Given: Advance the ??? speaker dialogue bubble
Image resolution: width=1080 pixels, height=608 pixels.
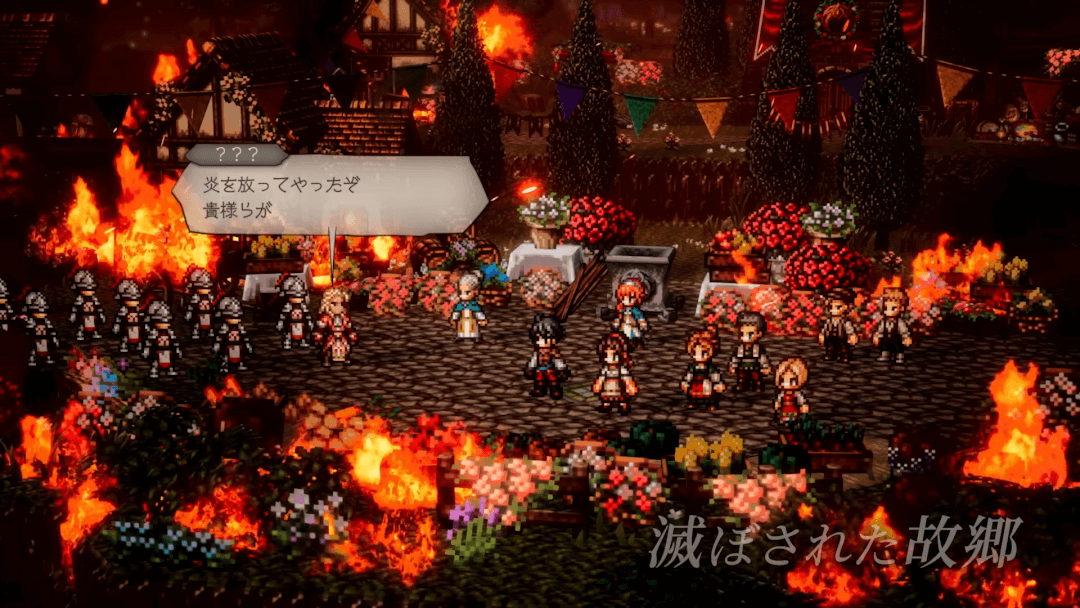Looking at the screenshot, I should 330,198.
